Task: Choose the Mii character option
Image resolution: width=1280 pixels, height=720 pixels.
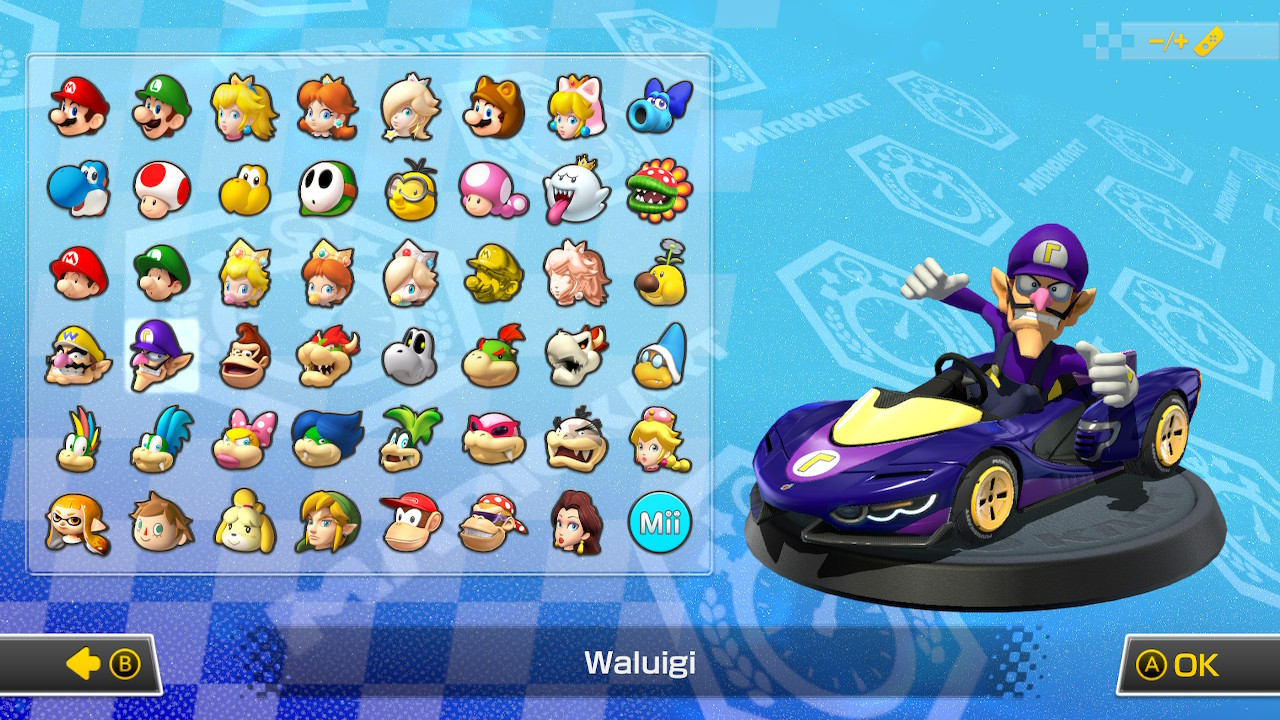Action: (660, 520)
